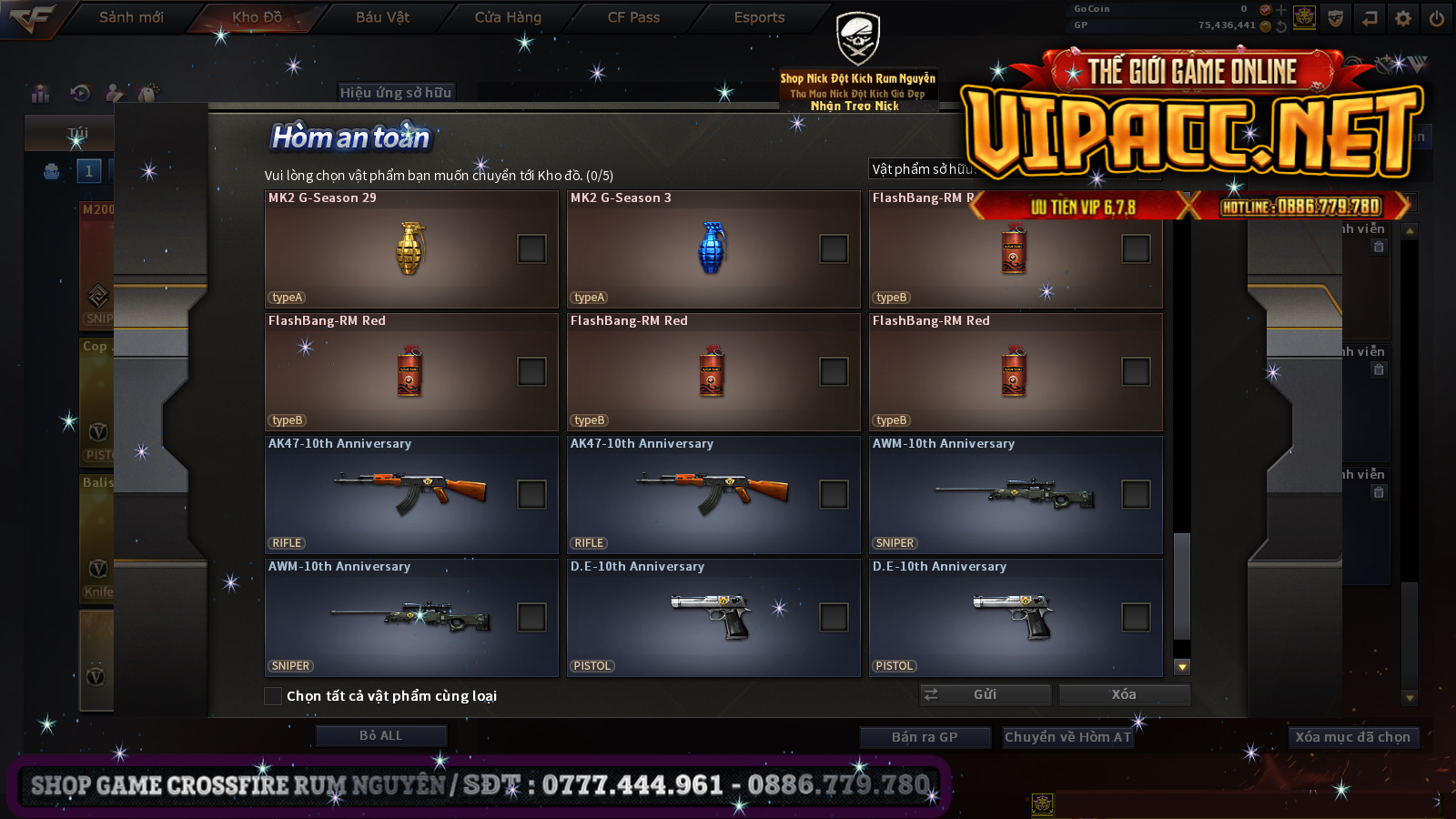
Task: Open the Báu Vật tab
Action: pos(382,17)
